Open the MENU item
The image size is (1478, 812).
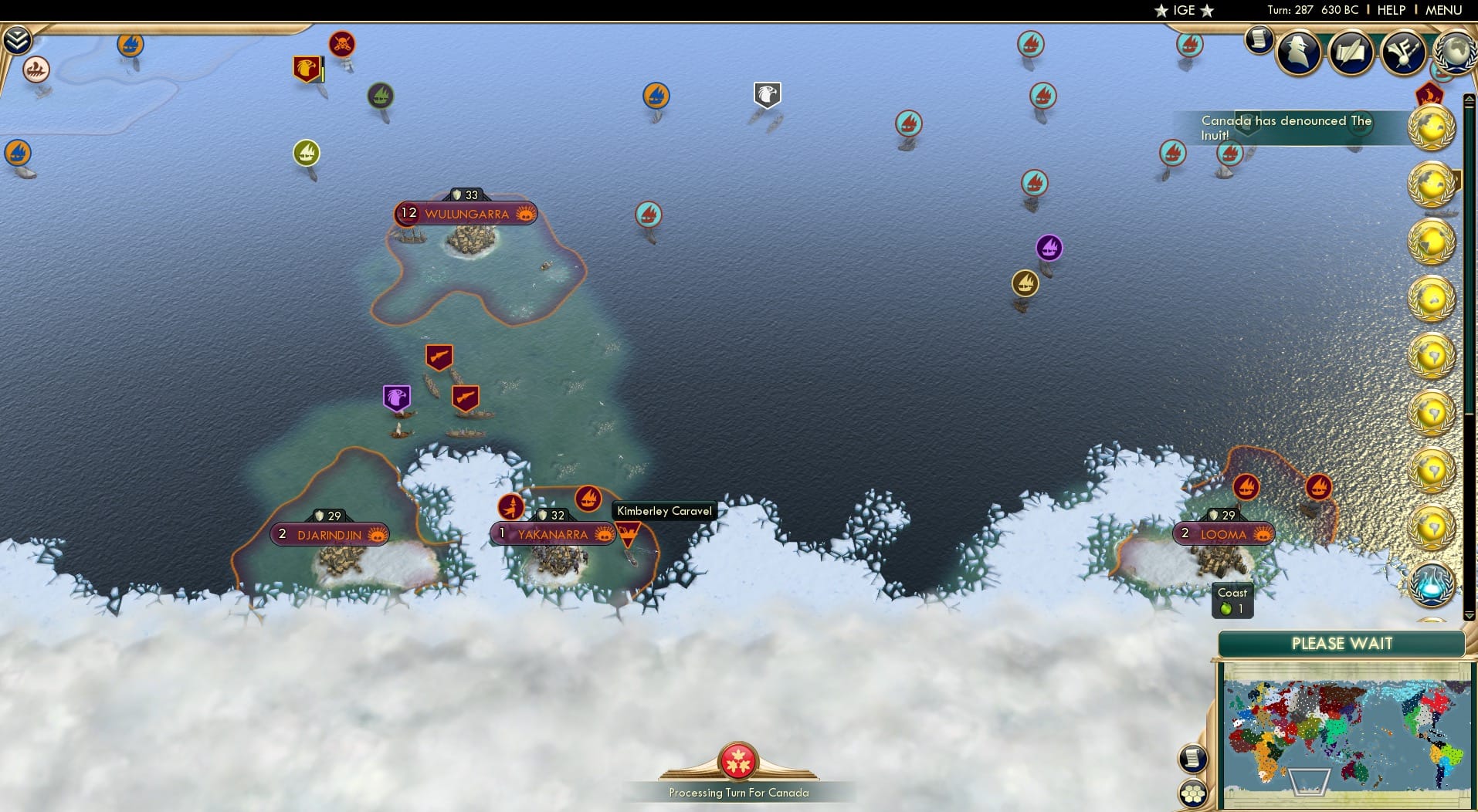pos(1446,10)
